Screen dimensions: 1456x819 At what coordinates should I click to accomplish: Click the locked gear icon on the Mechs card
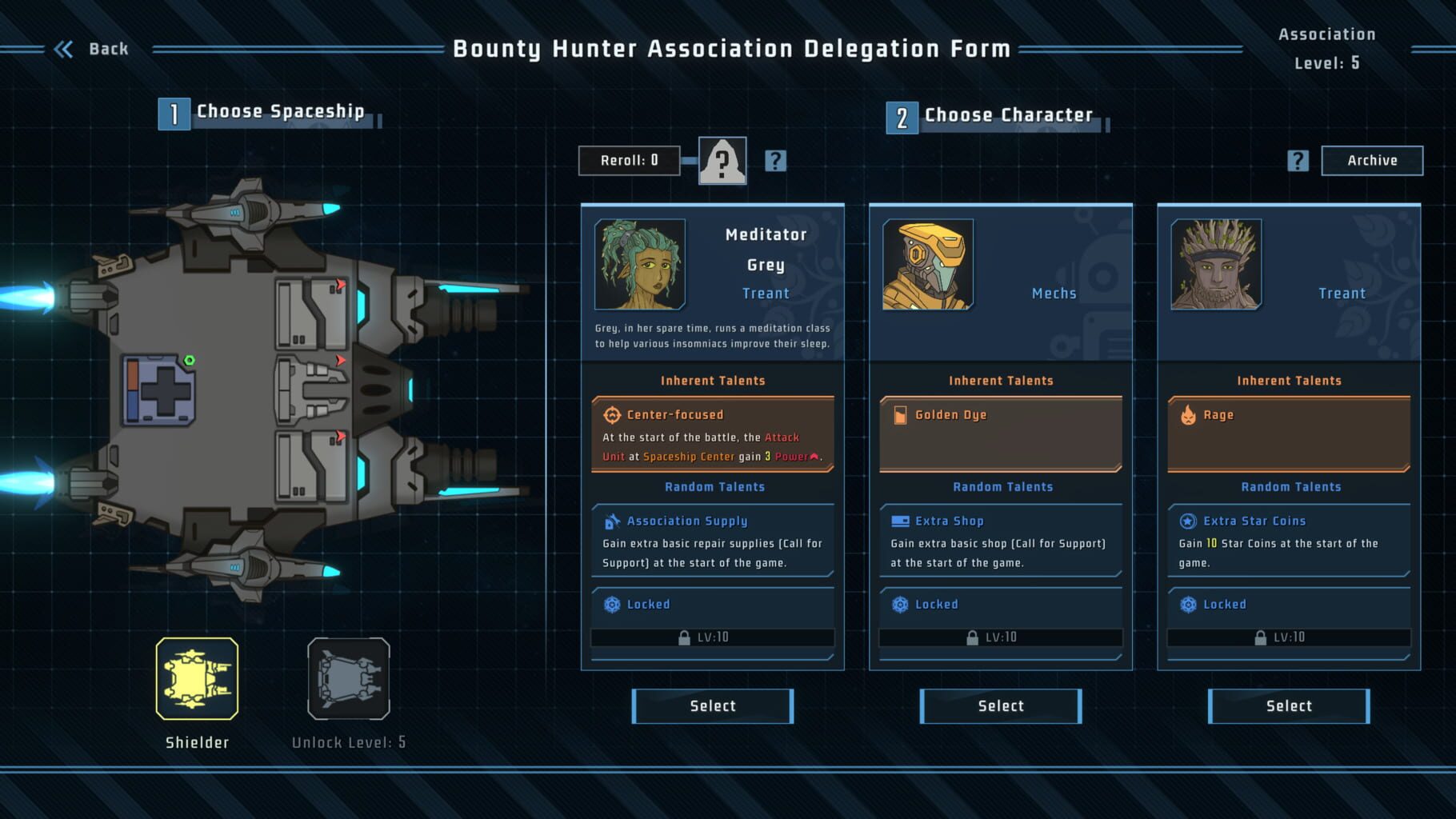coord(901,605)
